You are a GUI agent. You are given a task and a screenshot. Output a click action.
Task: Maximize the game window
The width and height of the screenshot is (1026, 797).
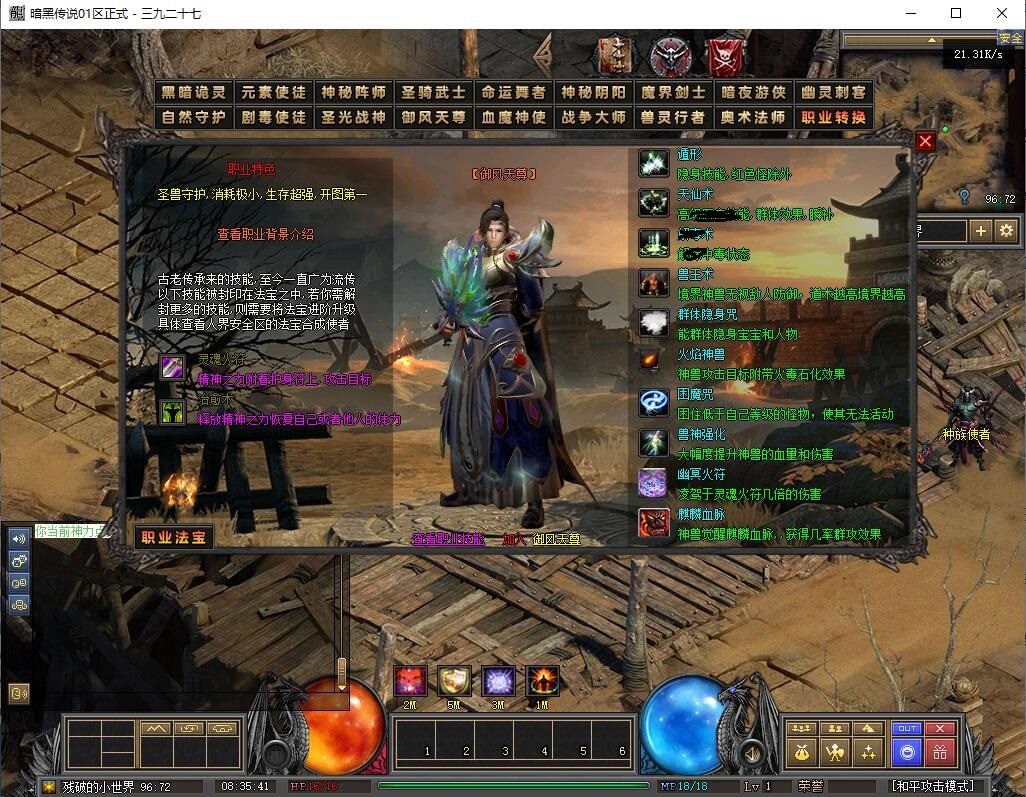tap(956, 14)
